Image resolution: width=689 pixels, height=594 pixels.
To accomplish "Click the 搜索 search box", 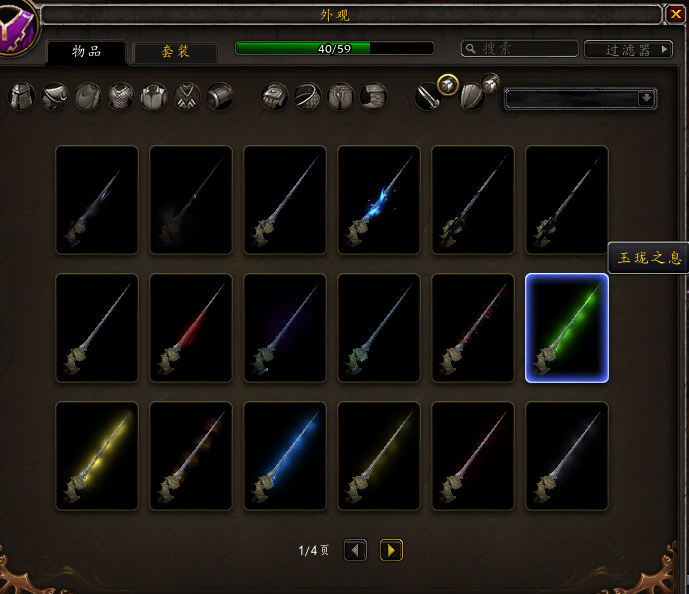I will [520, 48].
